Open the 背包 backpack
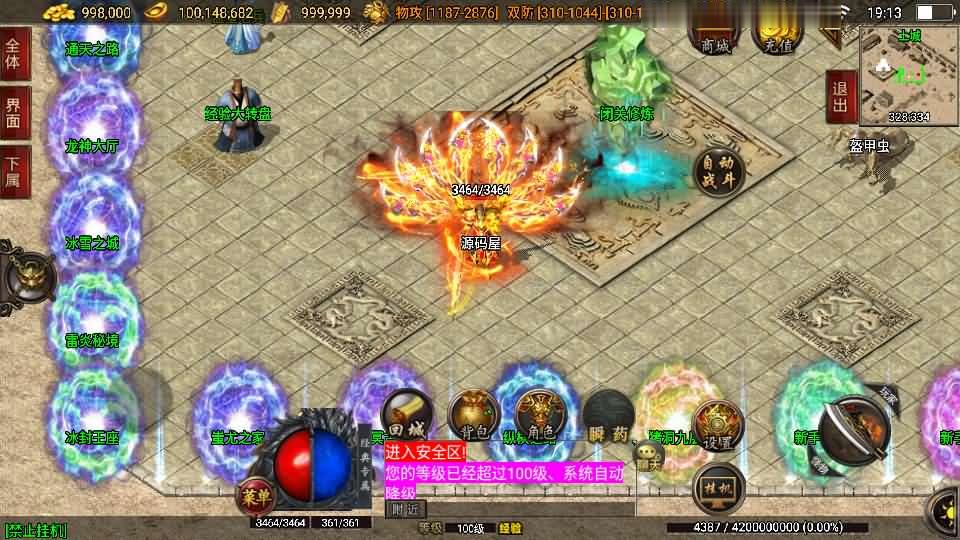 [x=473, y=414]
